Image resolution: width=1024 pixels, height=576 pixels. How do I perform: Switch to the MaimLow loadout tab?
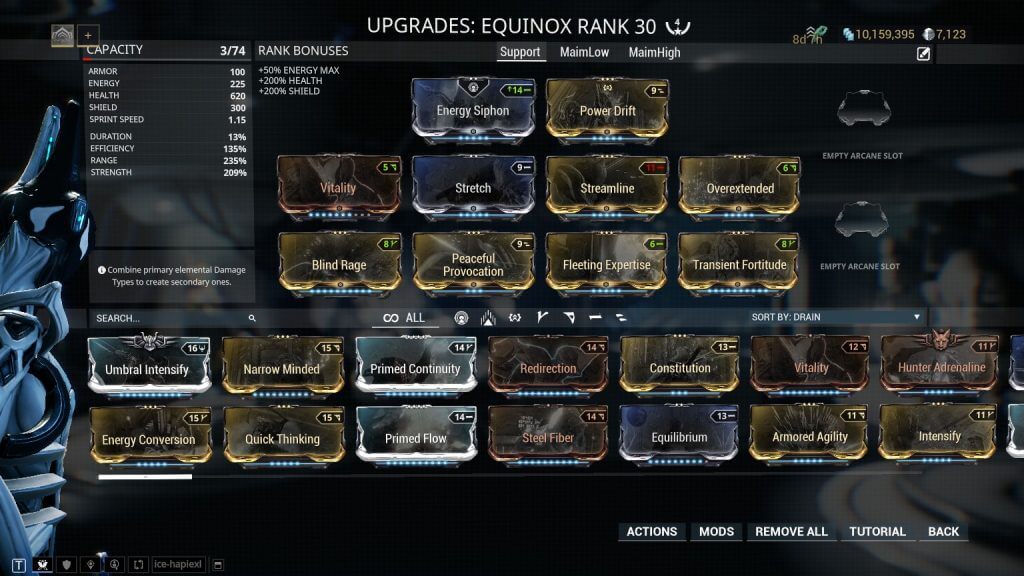pos(584,52)
